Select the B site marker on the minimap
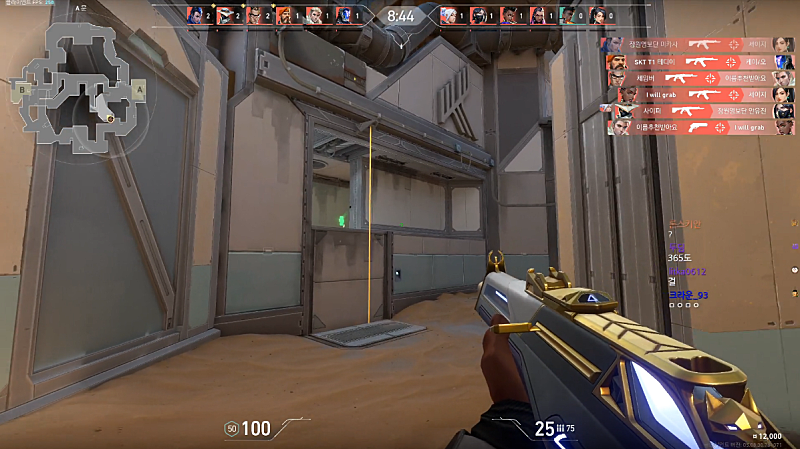This screenshot has height=449, width=800. click(21, 88)
